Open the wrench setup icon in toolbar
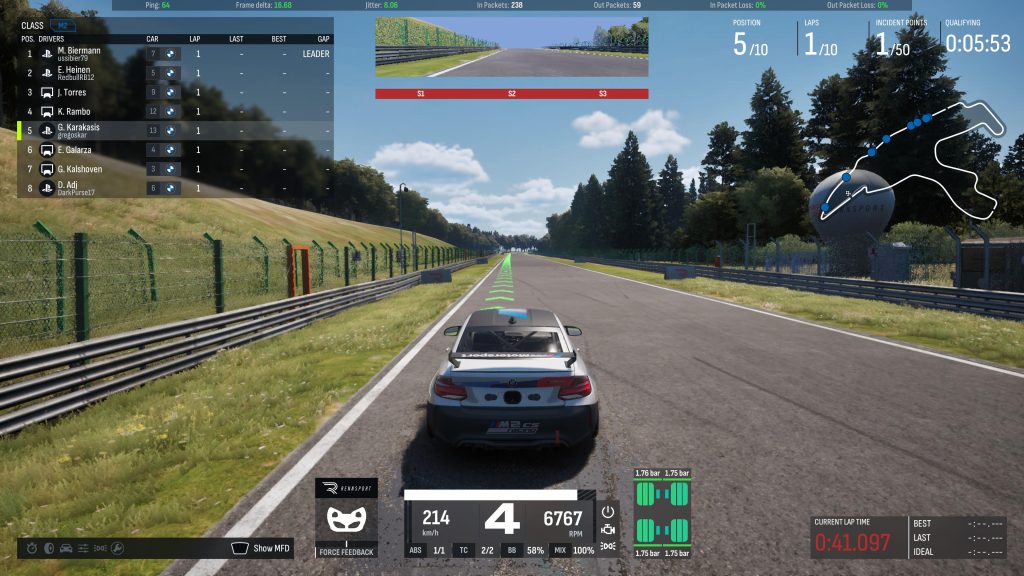 [118, 548]
